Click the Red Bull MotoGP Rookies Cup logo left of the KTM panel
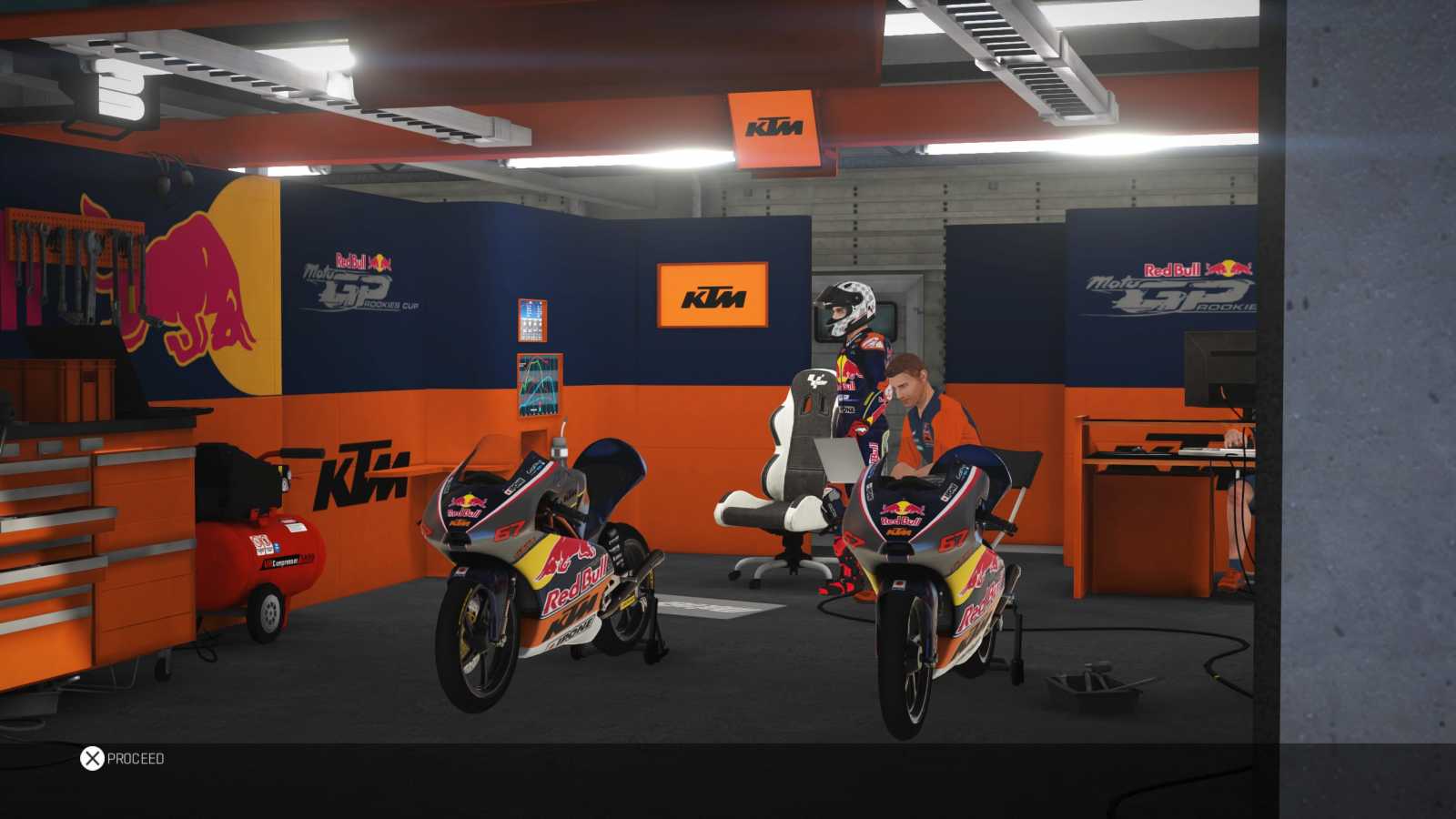1456x819 pixels. [357, 278]
